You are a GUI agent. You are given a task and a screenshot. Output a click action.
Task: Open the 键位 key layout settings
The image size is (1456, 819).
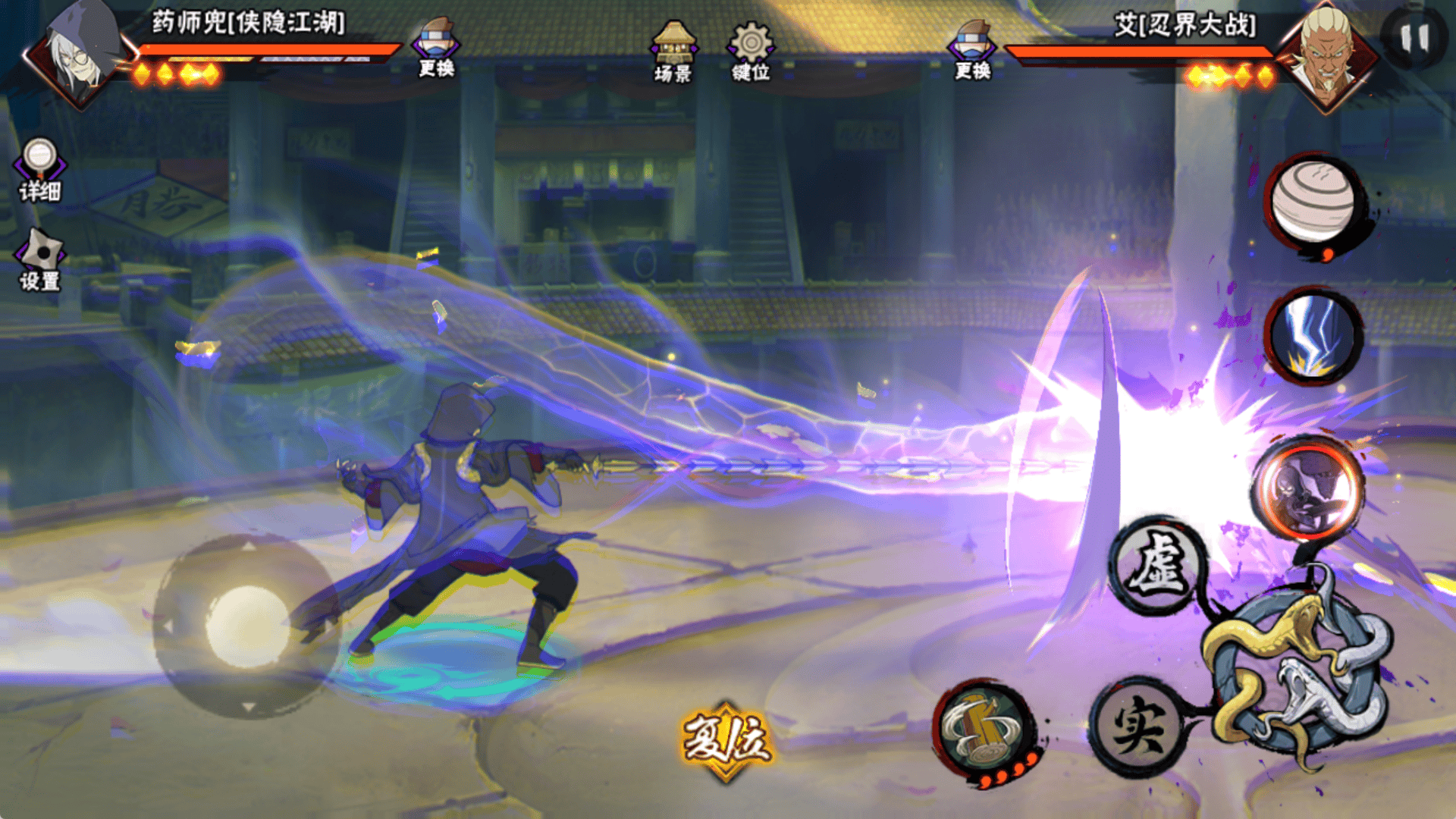point(751,52)
